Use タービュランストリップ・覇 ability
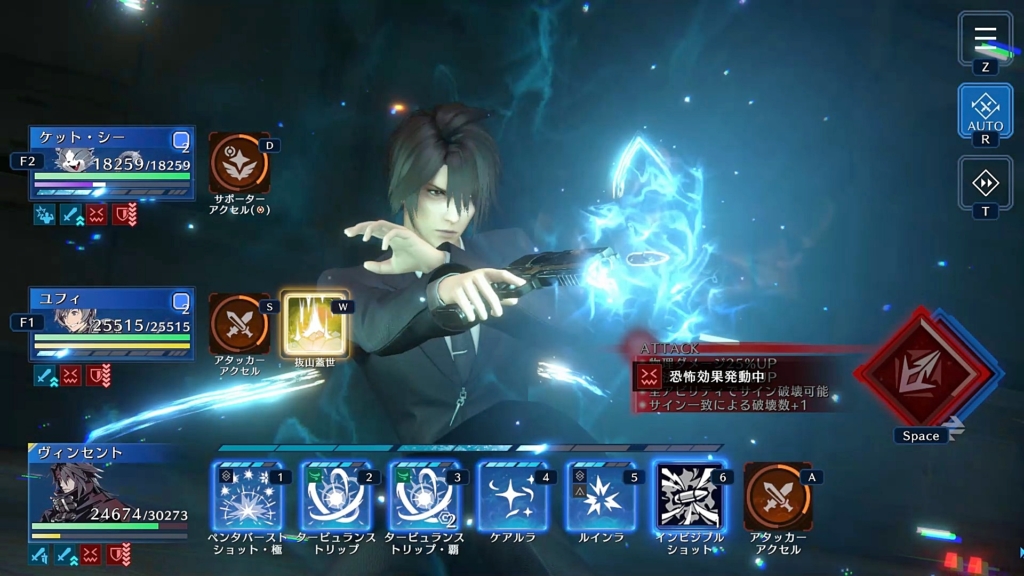The height and width of the screenshot is (576, 1024). point(423,496)
